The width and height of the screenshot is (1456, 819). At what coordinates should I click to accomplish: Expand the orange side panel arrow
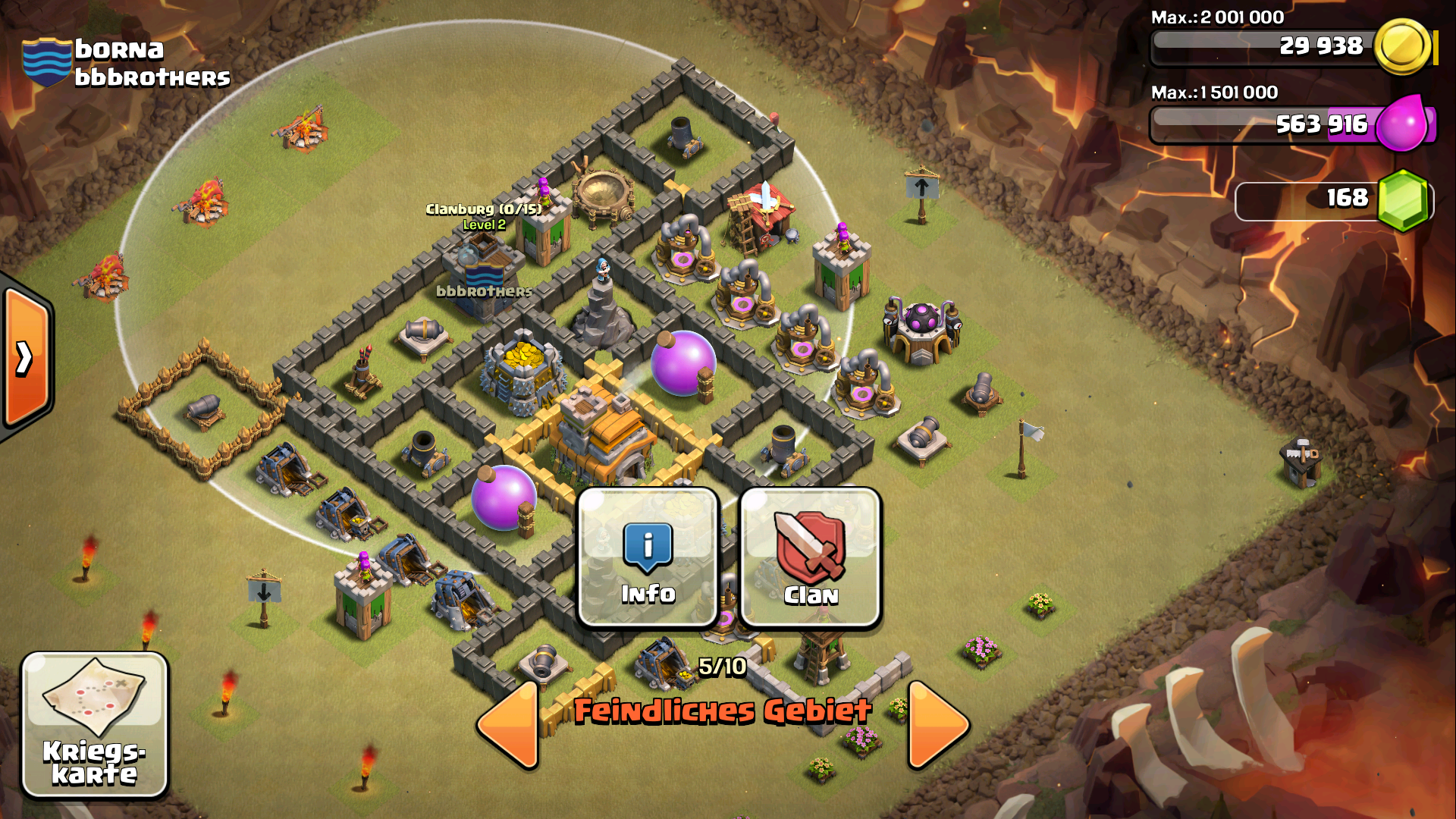pos(25,358)
